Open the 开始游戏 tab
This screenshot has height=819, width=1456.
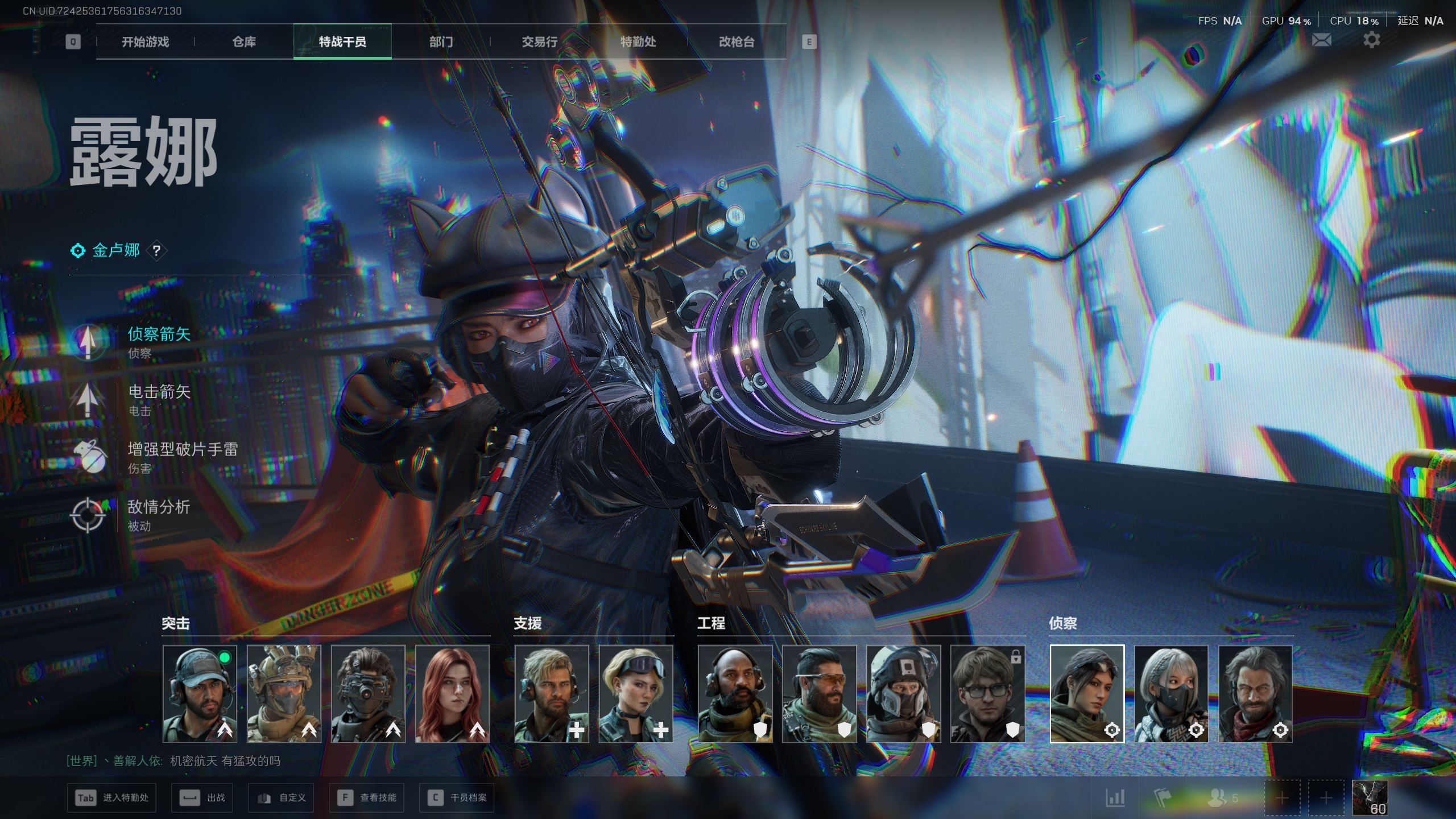point(145,42)
